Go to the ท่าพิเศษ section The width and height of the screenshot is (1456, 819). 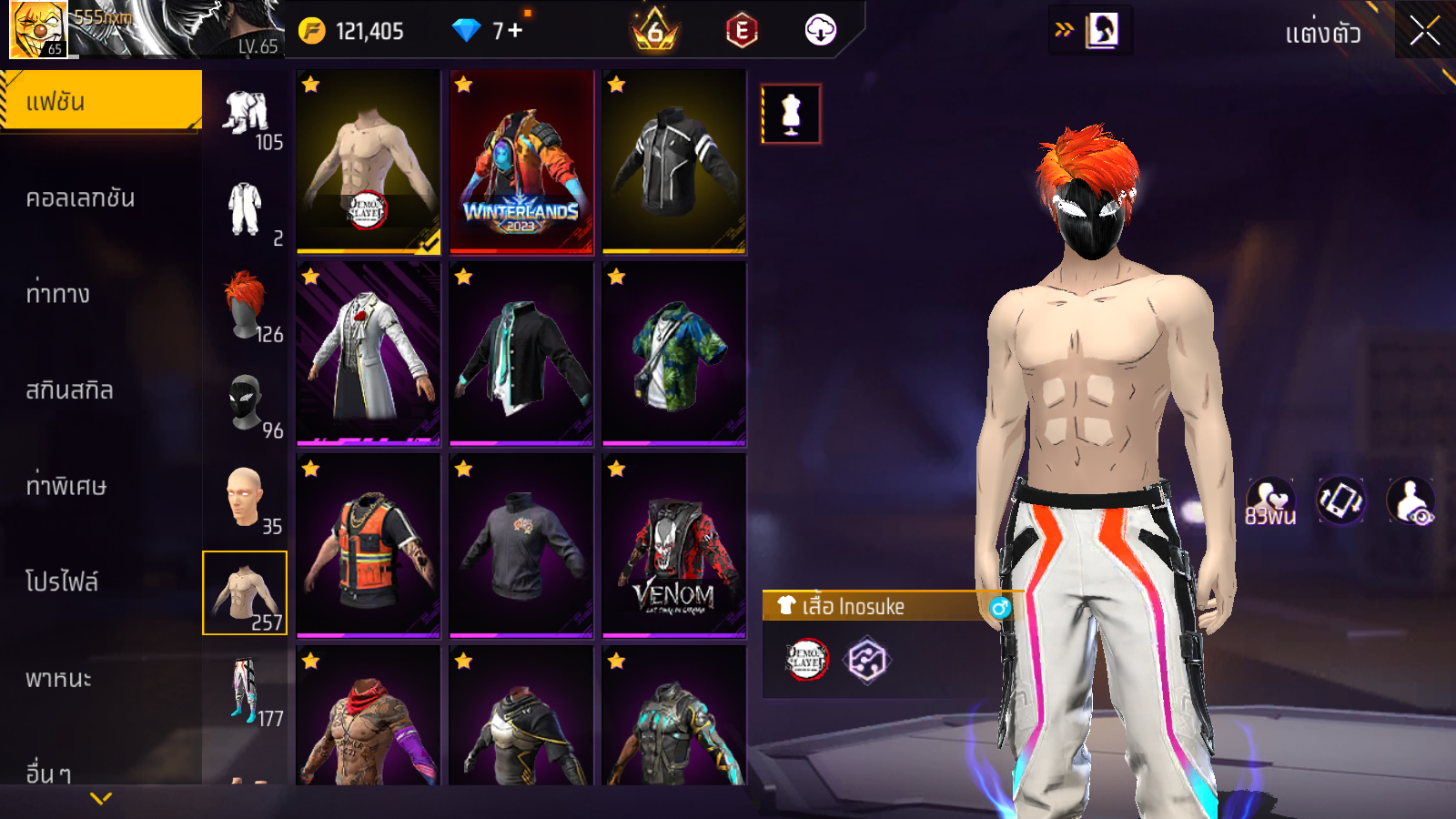click(66, 486)
